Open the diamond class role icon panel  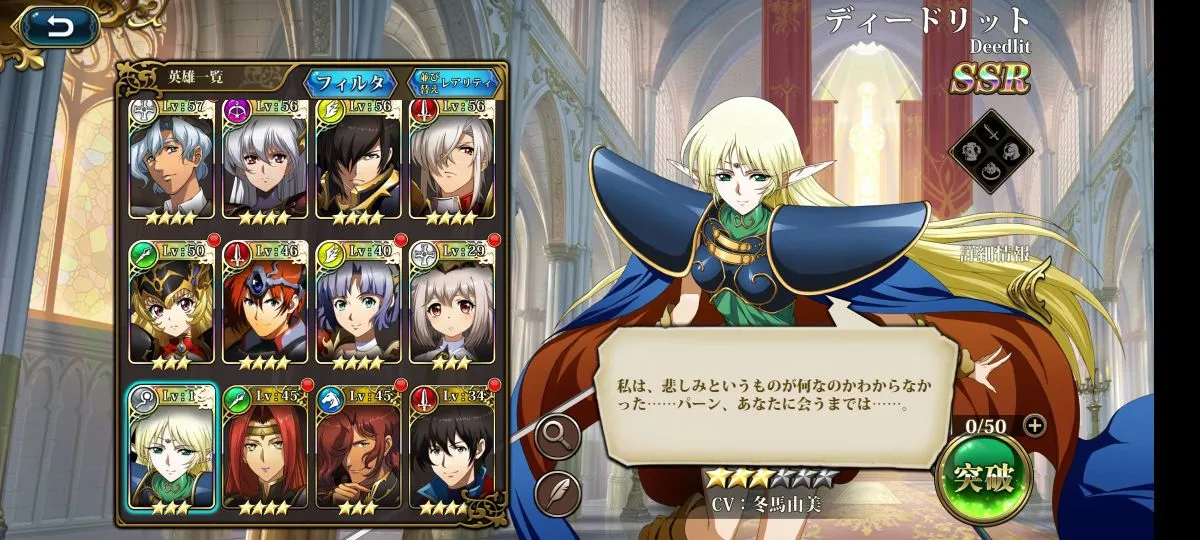tap(990, 151)
